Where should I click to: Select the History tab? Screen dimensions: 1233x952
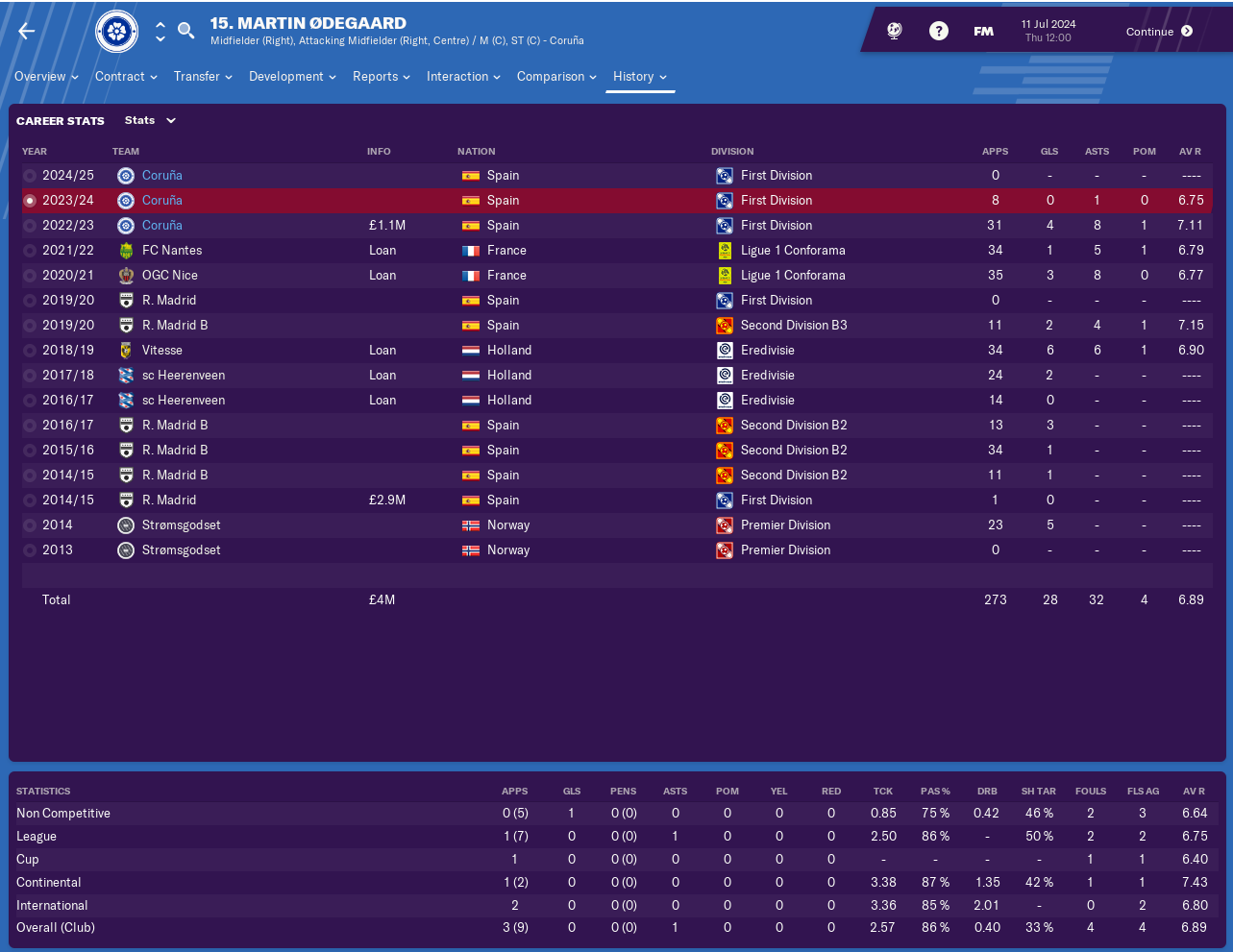click(639, 77)
